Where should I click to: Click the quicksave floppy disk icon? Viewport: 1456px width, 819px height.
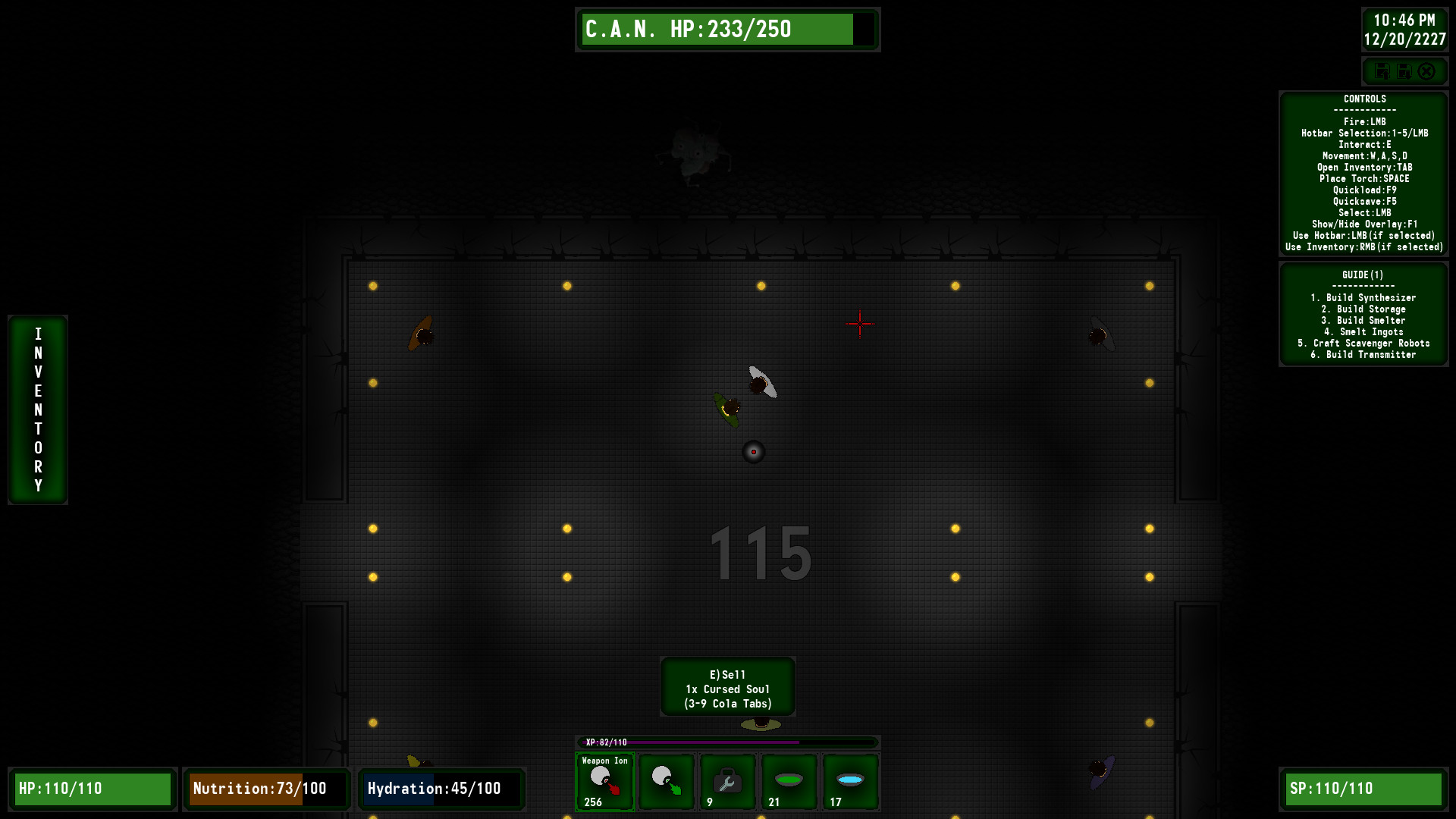(x=1405, y=71)
